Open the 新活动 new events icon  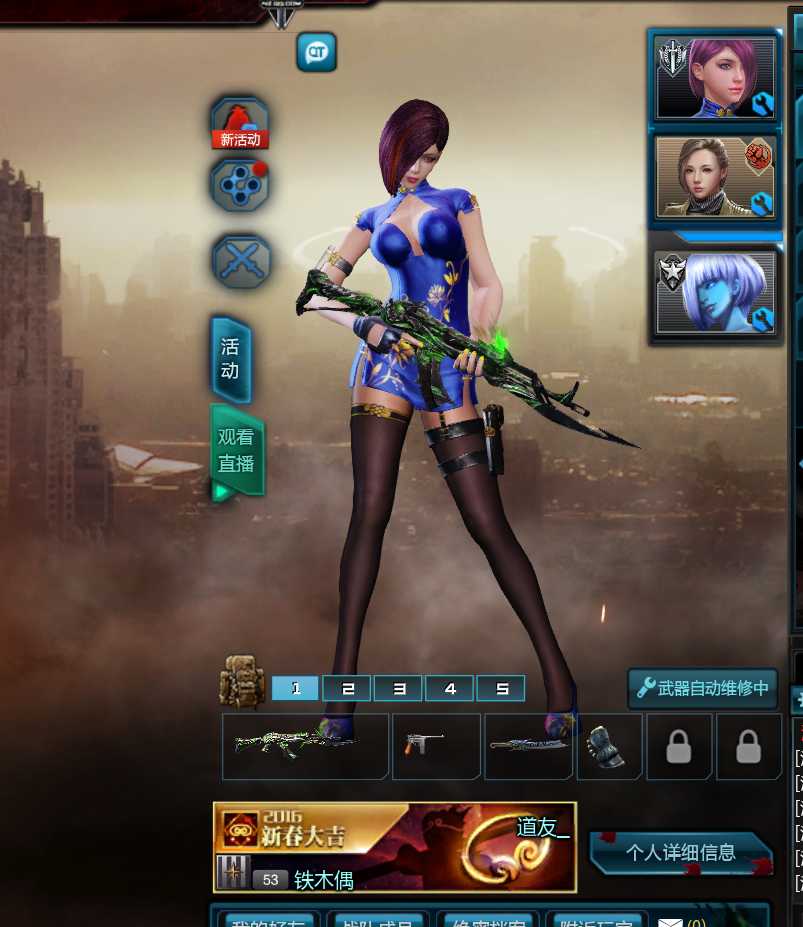[x=240, y=124]
